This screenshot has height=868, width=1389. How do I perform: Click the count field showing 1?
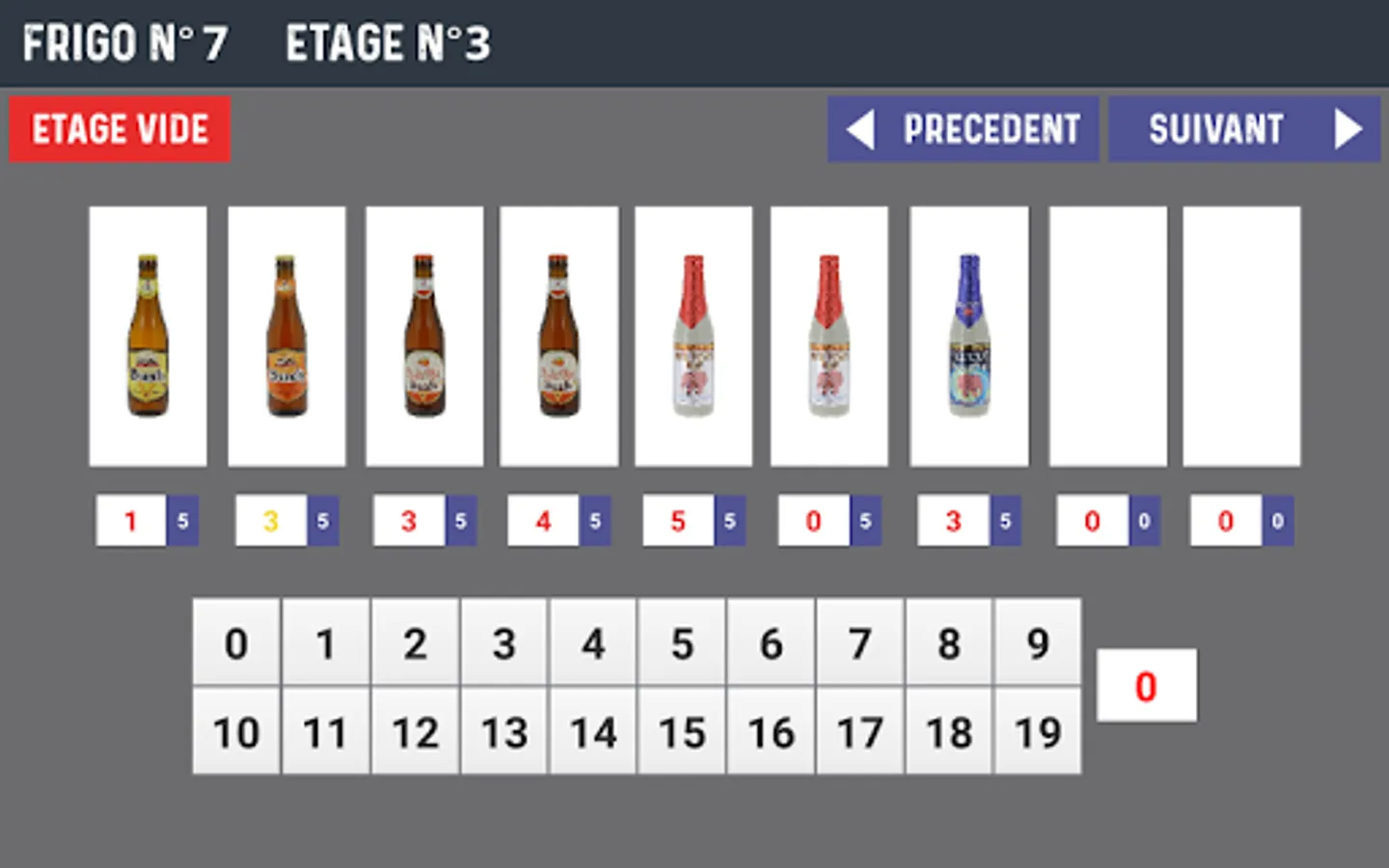coord(131,521)
